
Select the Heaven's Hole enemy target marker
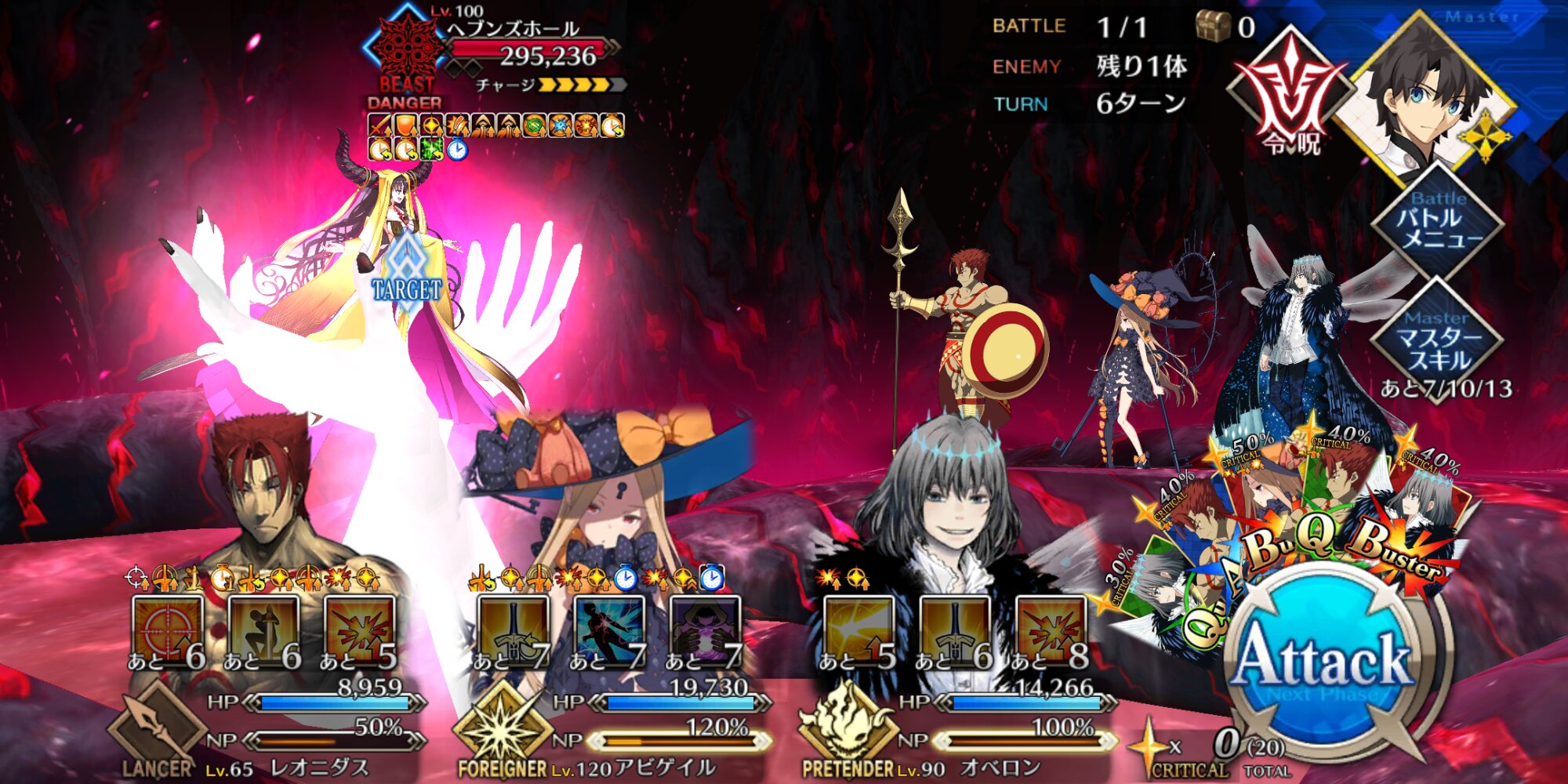[406, 270]
